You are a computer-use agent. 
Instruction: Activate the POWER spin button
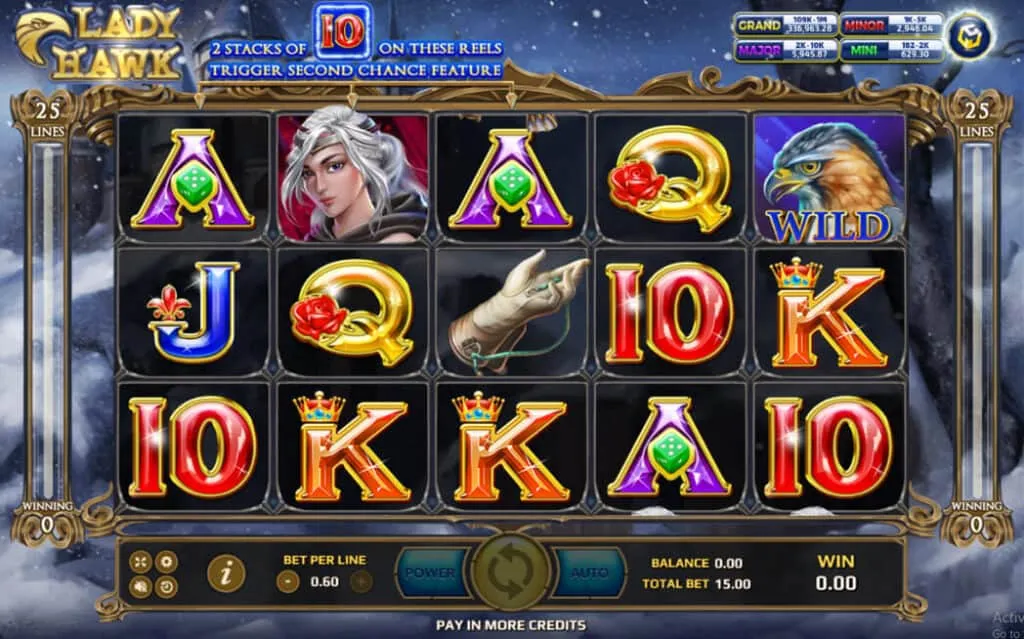431,573
